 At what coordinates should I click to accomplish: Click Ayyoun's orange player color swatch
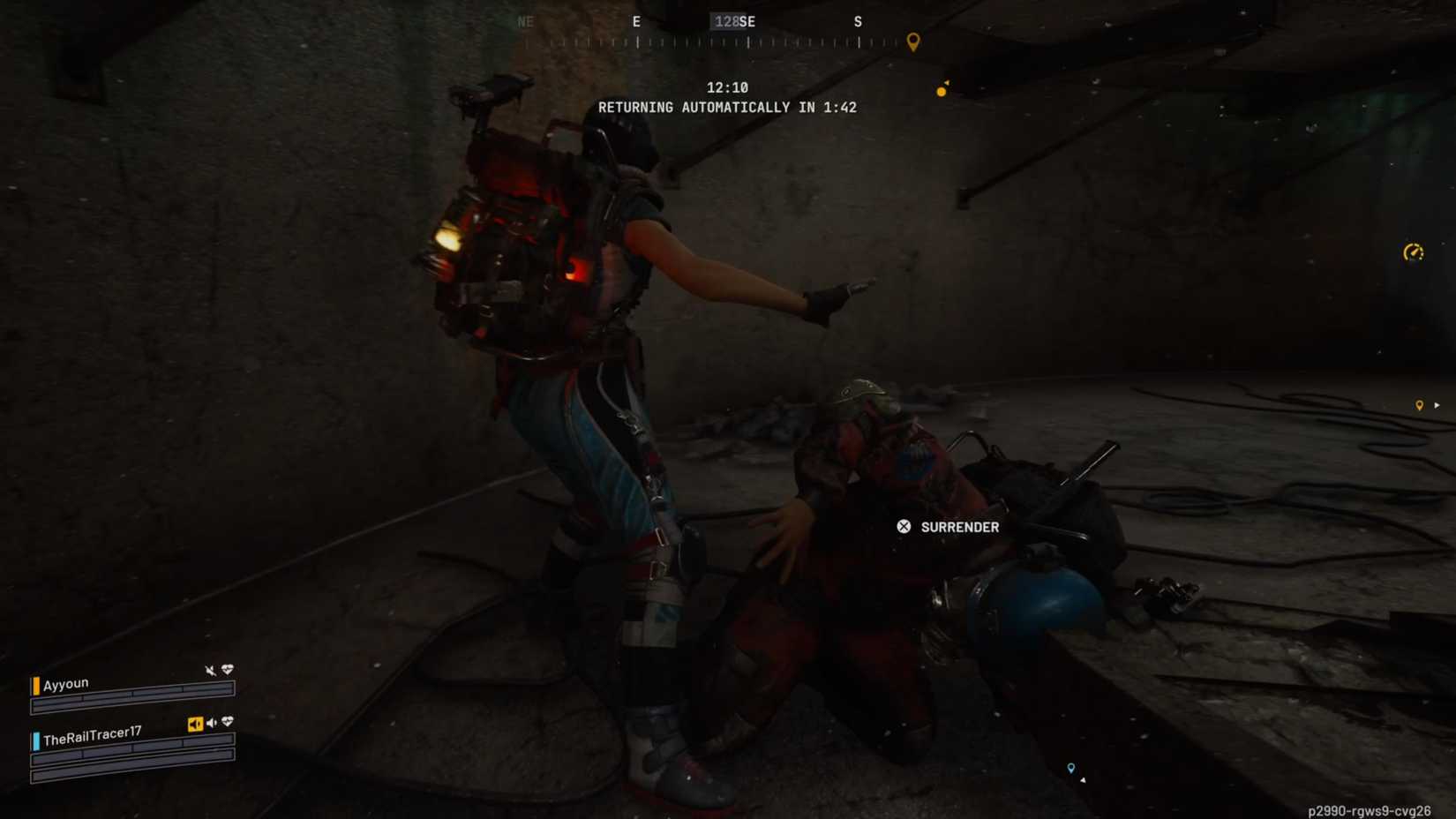[x=35, y=686]
